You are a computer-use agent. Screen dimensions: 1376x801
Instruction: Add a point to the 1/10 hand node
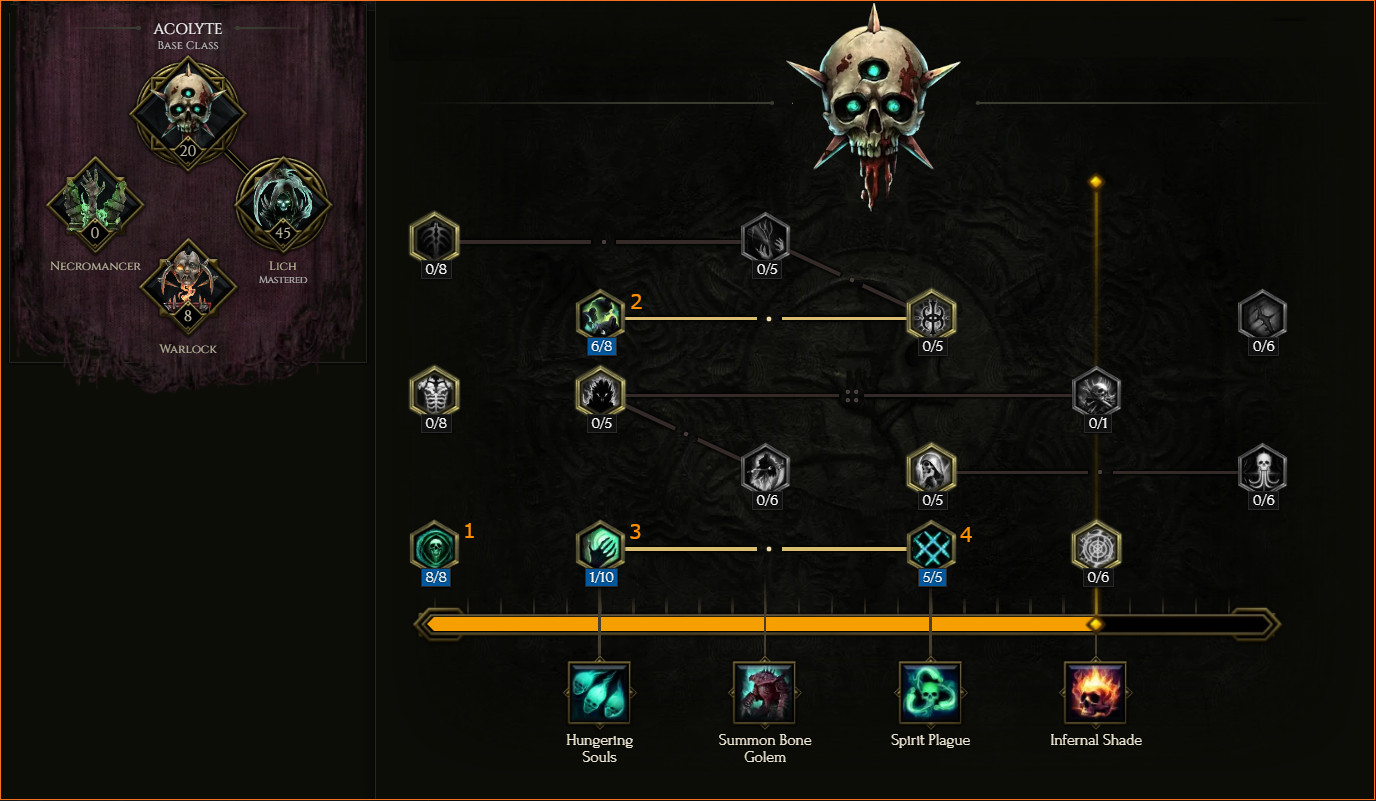tap(601, 547)
